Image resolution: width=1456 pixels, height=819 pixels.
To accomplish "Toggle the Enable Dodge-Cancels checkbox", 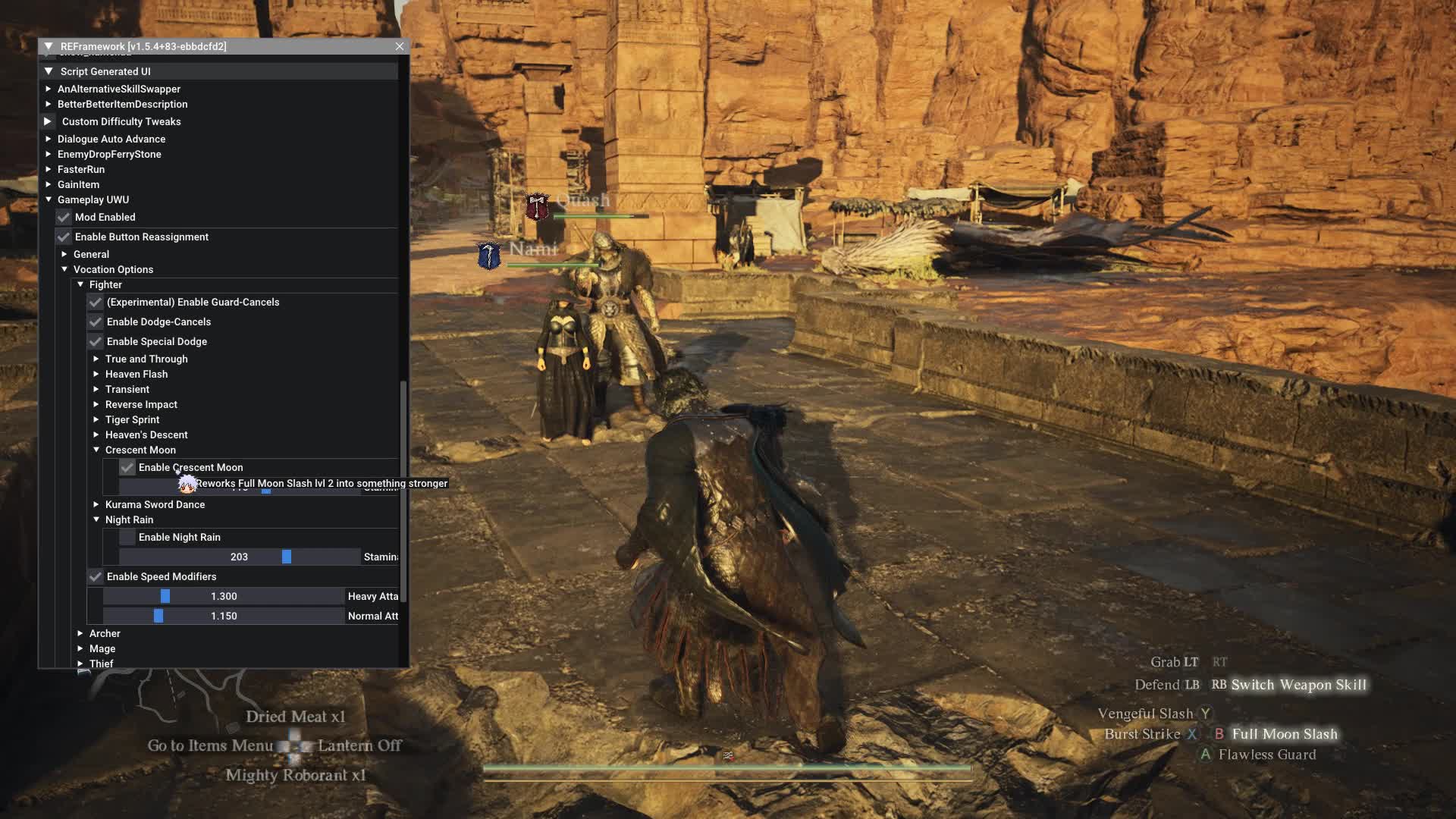I will [x=96, y=322].
